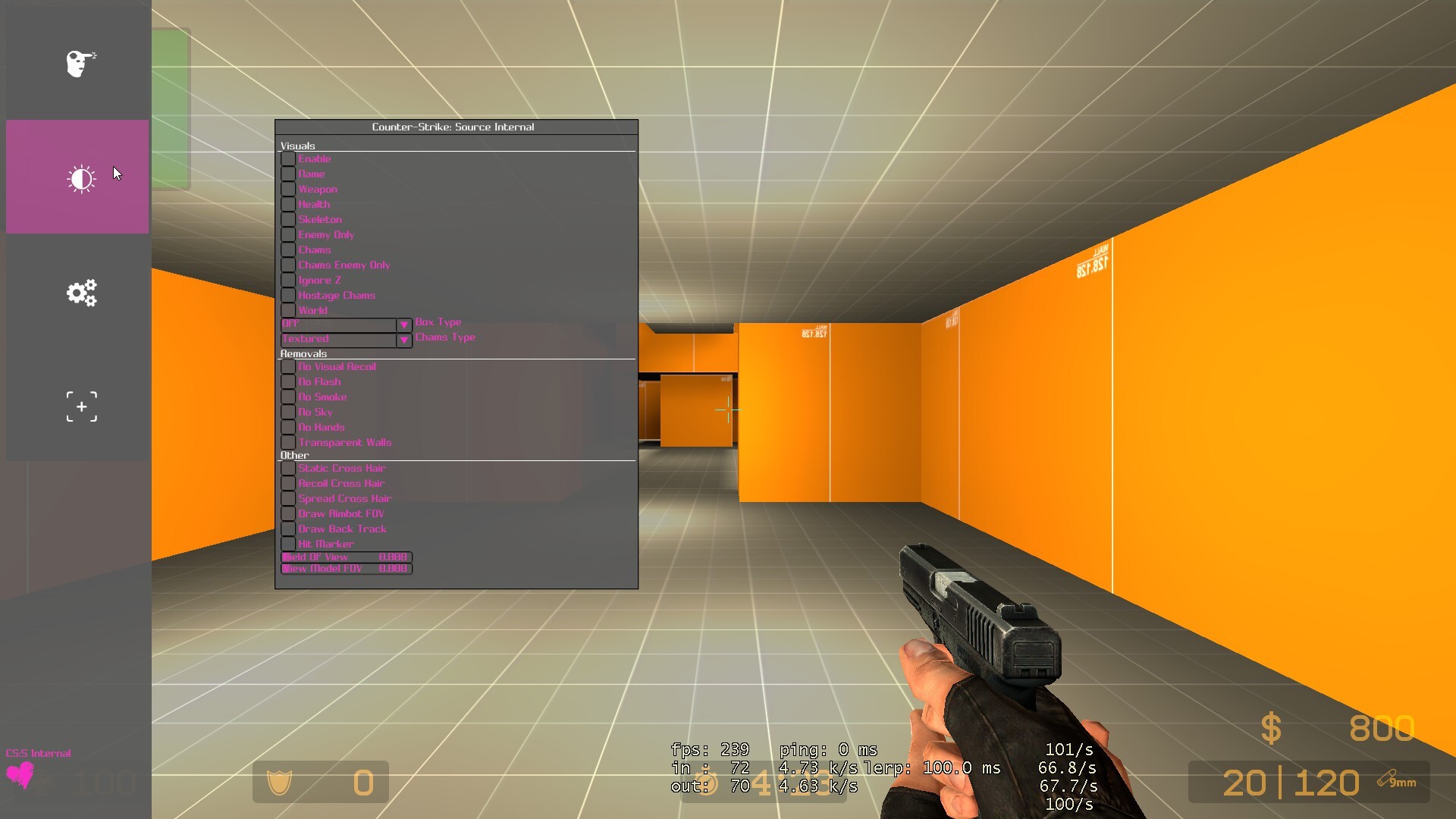Adjust the Field OF View slider
The width and height of the screenshot is (1456, 819).
point(346,557)
